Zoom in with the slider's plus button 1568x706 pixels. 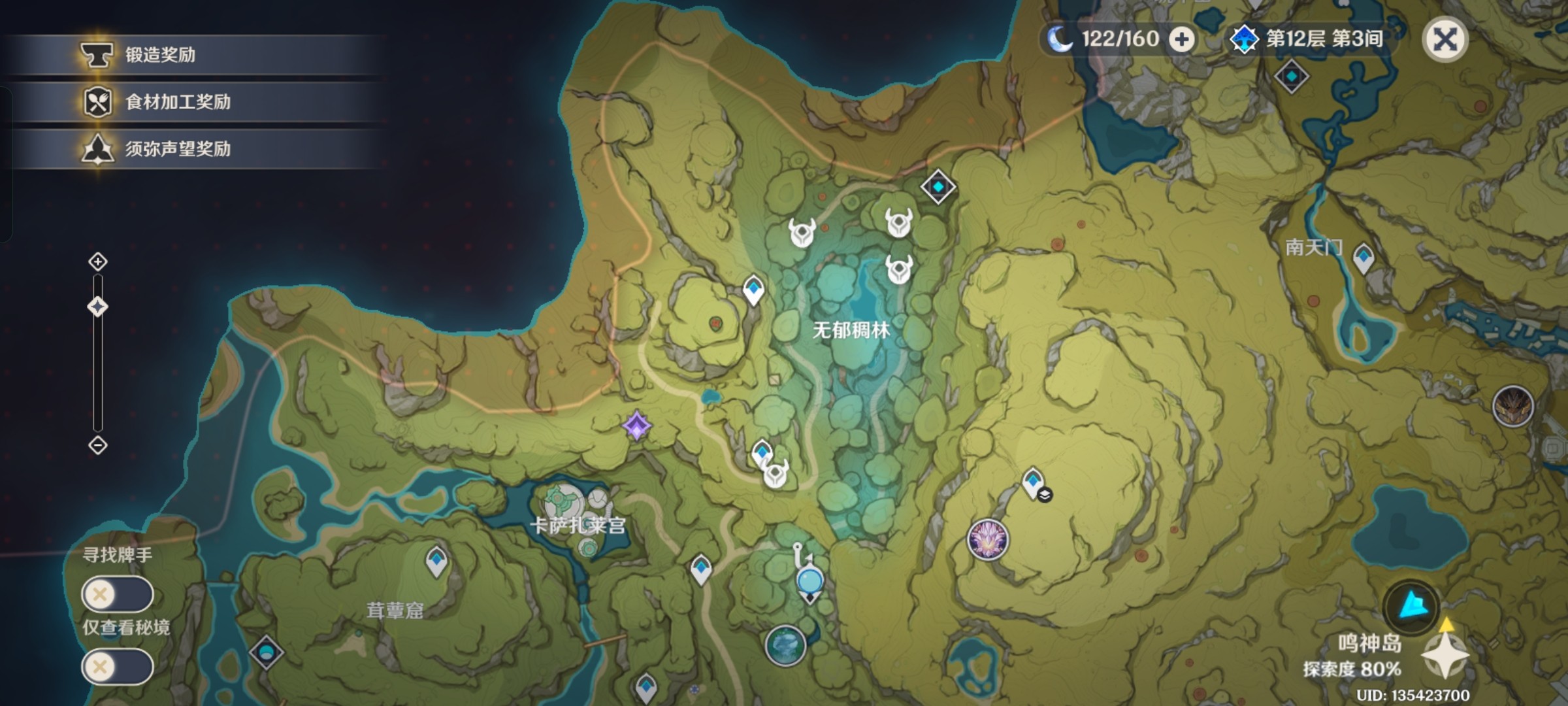[98, 262]
